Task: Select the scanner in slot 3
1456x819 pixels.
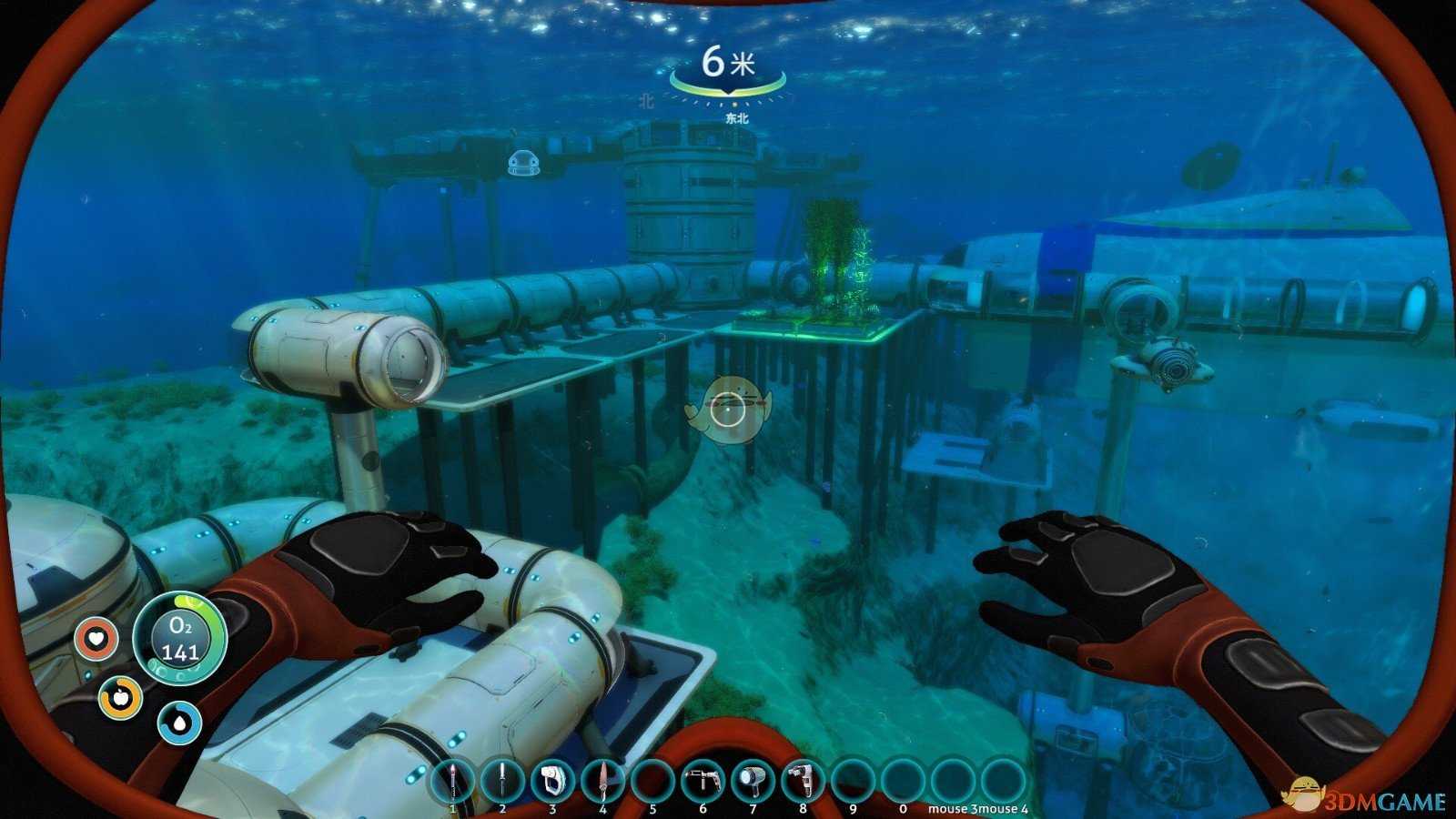Action: coord(552,780)
